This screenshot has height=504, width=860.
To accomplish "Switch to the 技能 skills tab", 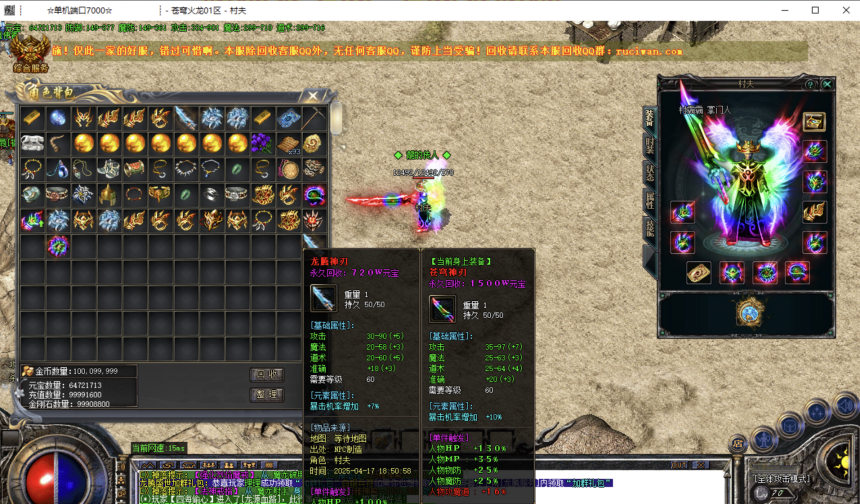I will (648, 228).
